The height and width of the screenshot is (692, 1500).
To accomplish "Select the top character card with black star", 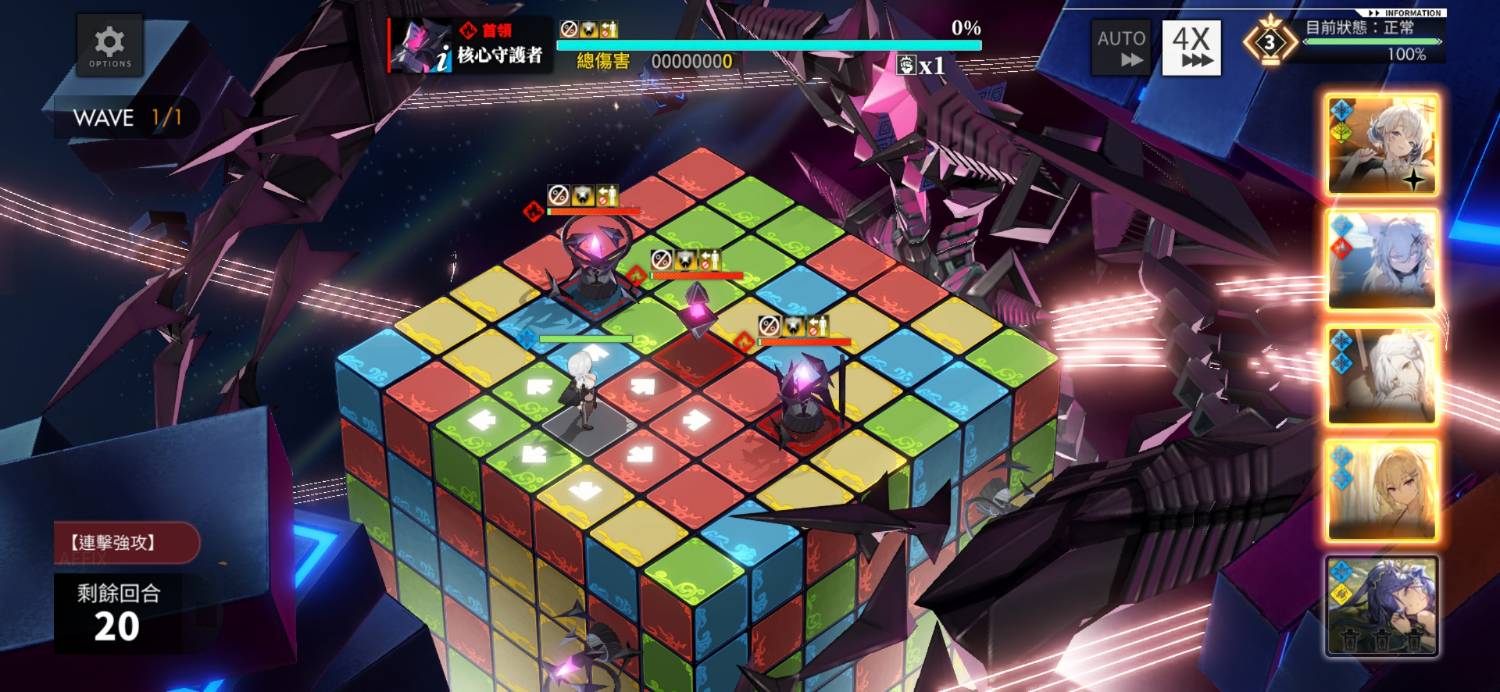I will tap(1383, 146).
